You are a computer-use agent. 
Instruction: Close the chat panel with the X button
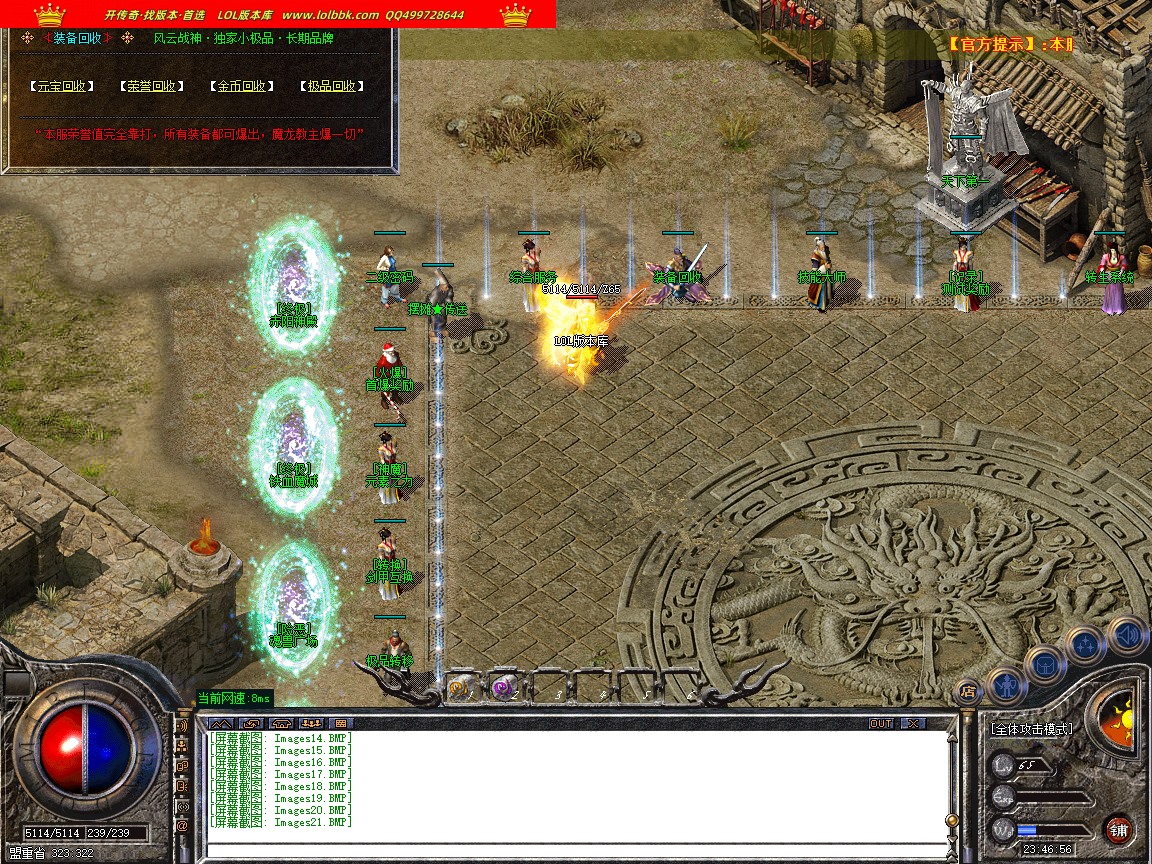[913, 723]
